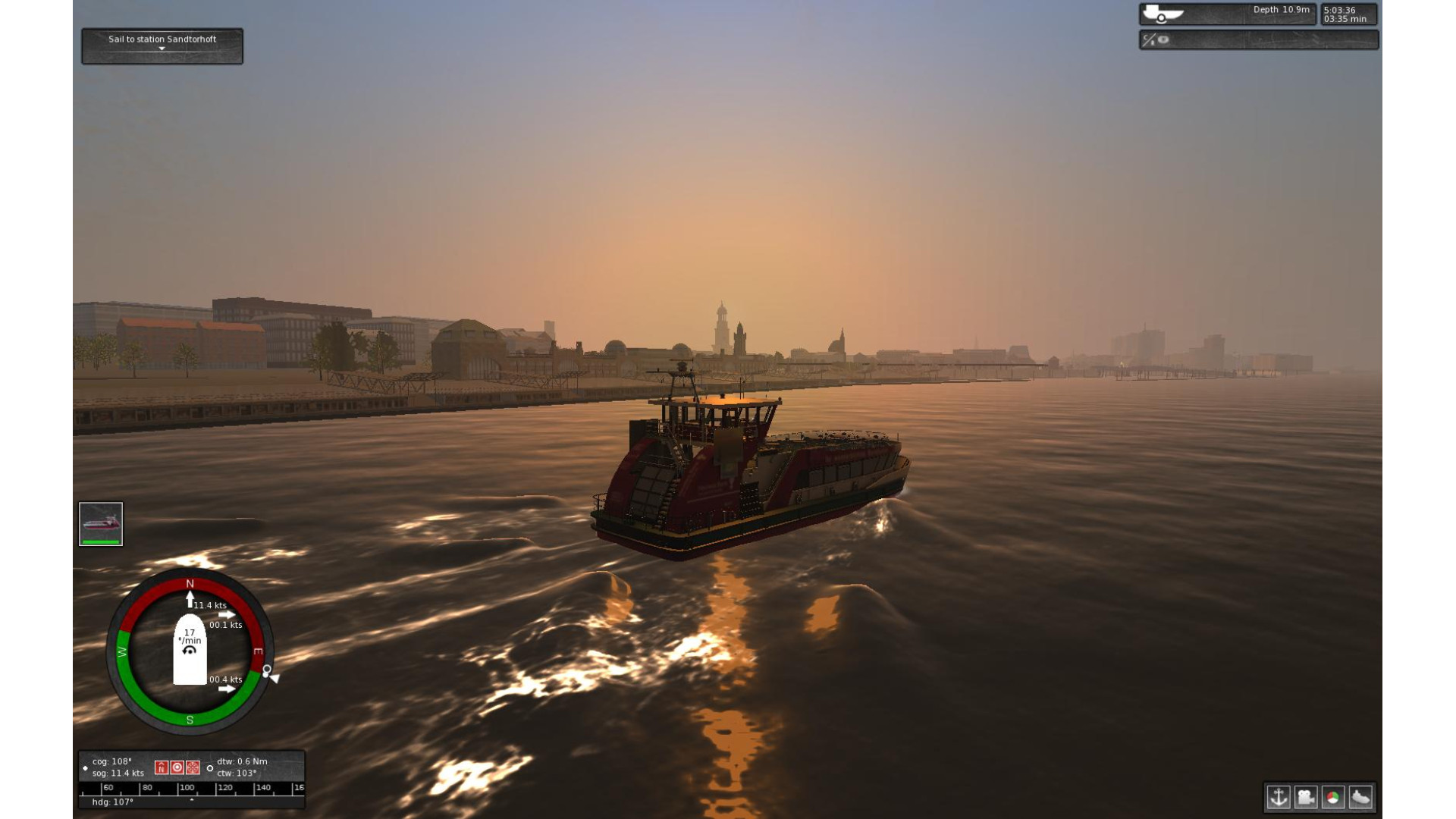This screenshot has width=1456, height=819.
Task: Click the red ship's wheel button
Action: (x=193, y=767)
